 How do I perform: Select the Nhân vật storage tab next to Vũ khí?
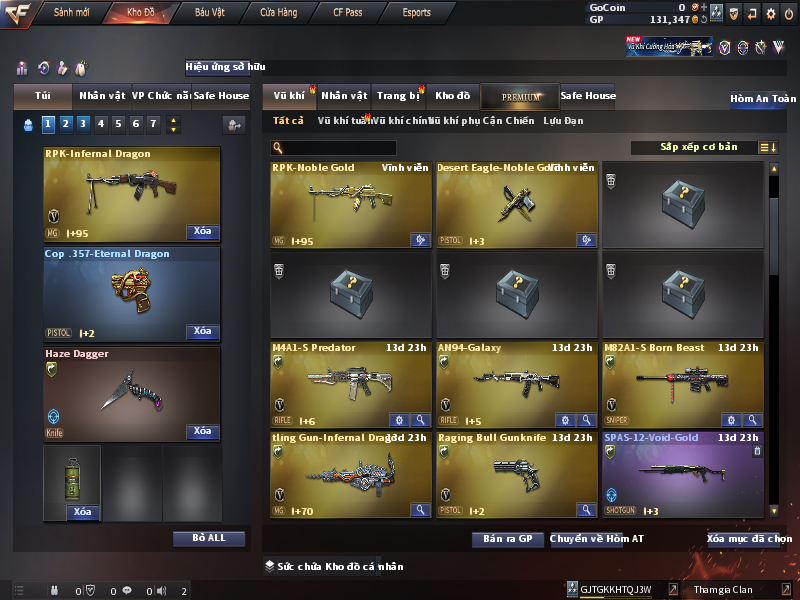pos(345,96)
